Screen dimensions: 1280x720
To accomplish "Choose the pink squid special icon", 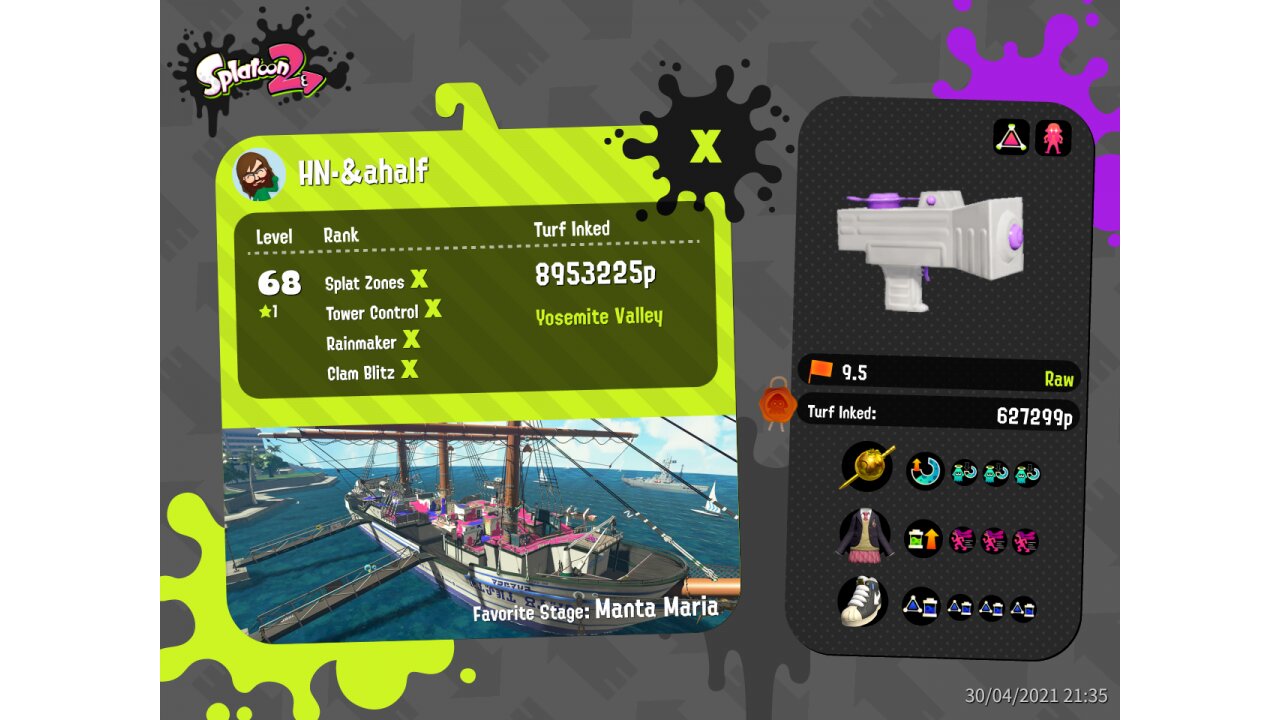I will [1053, 137].
